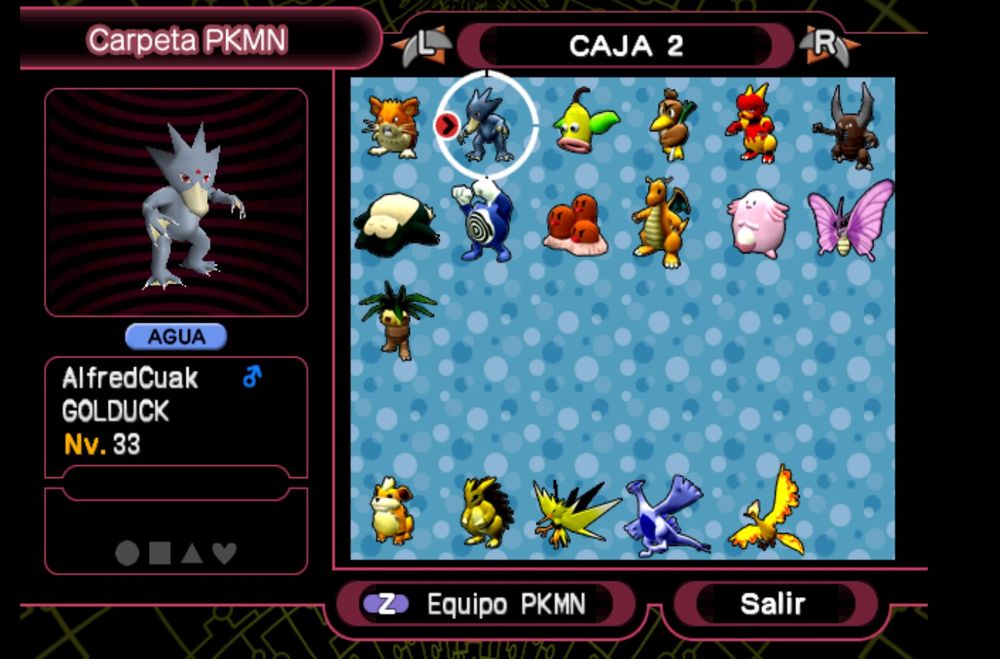The width and height of the screenshot is (1000, 659).
Task: Pick Poliwrath in the storage grid
Action: coord(484,220)
